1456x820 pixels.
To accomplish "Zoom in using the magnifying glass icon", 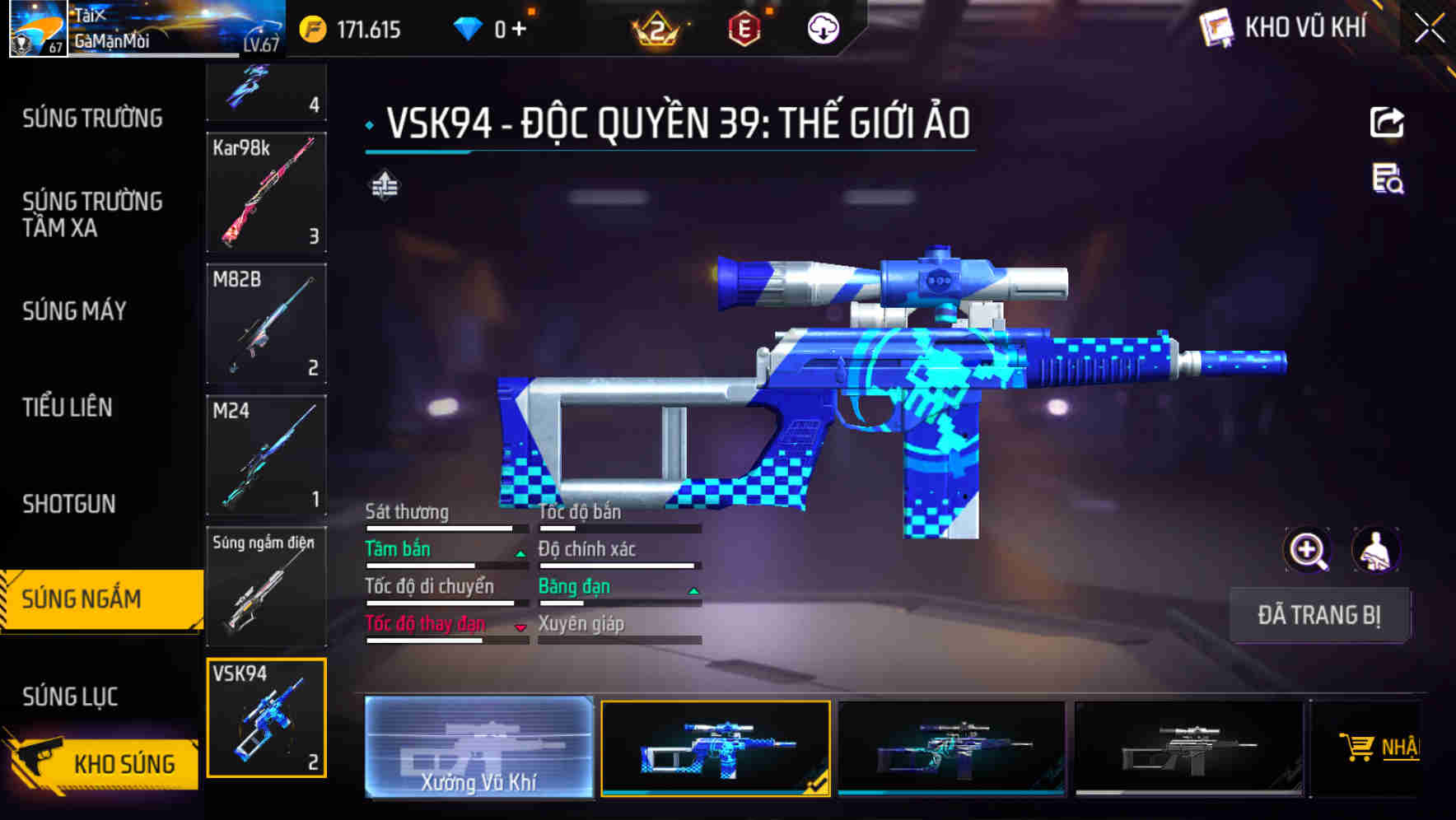I will click(1307, 550).
